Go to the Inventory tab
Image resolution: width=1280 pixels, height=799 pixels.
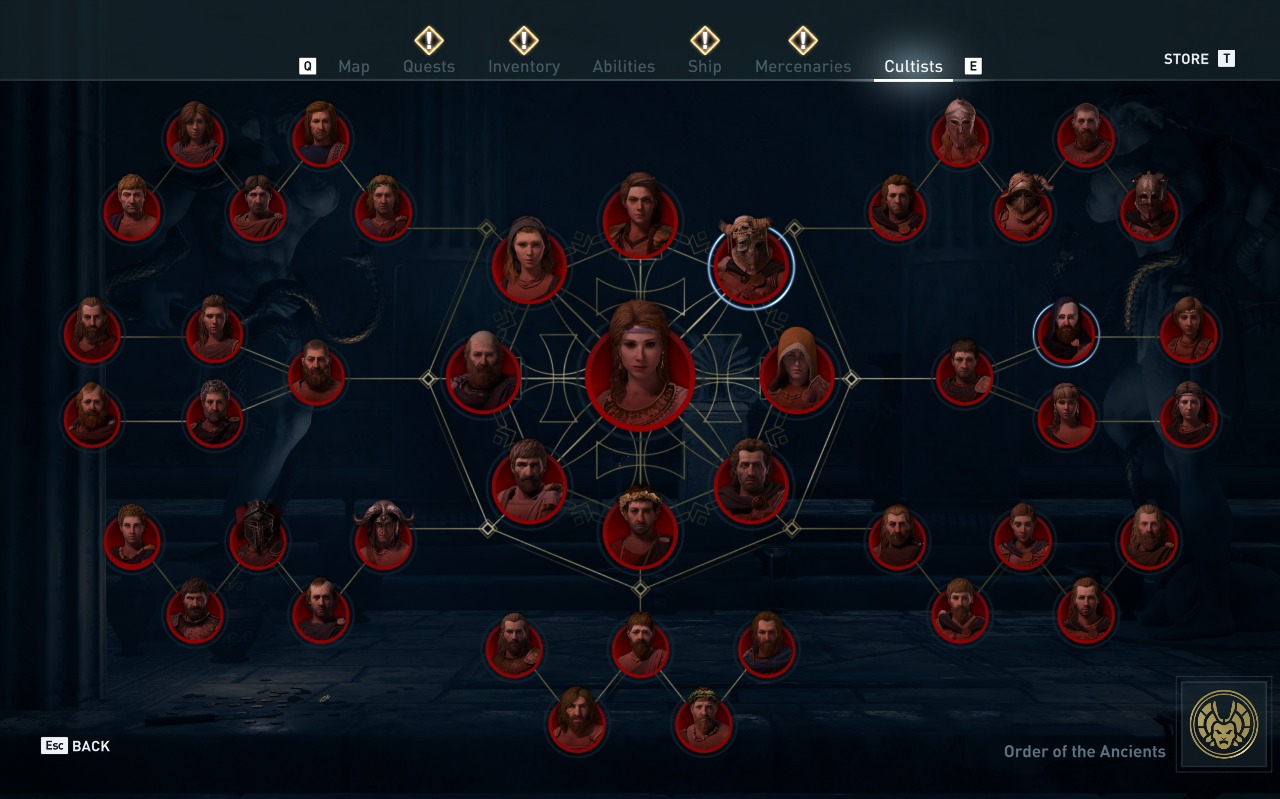523,66
